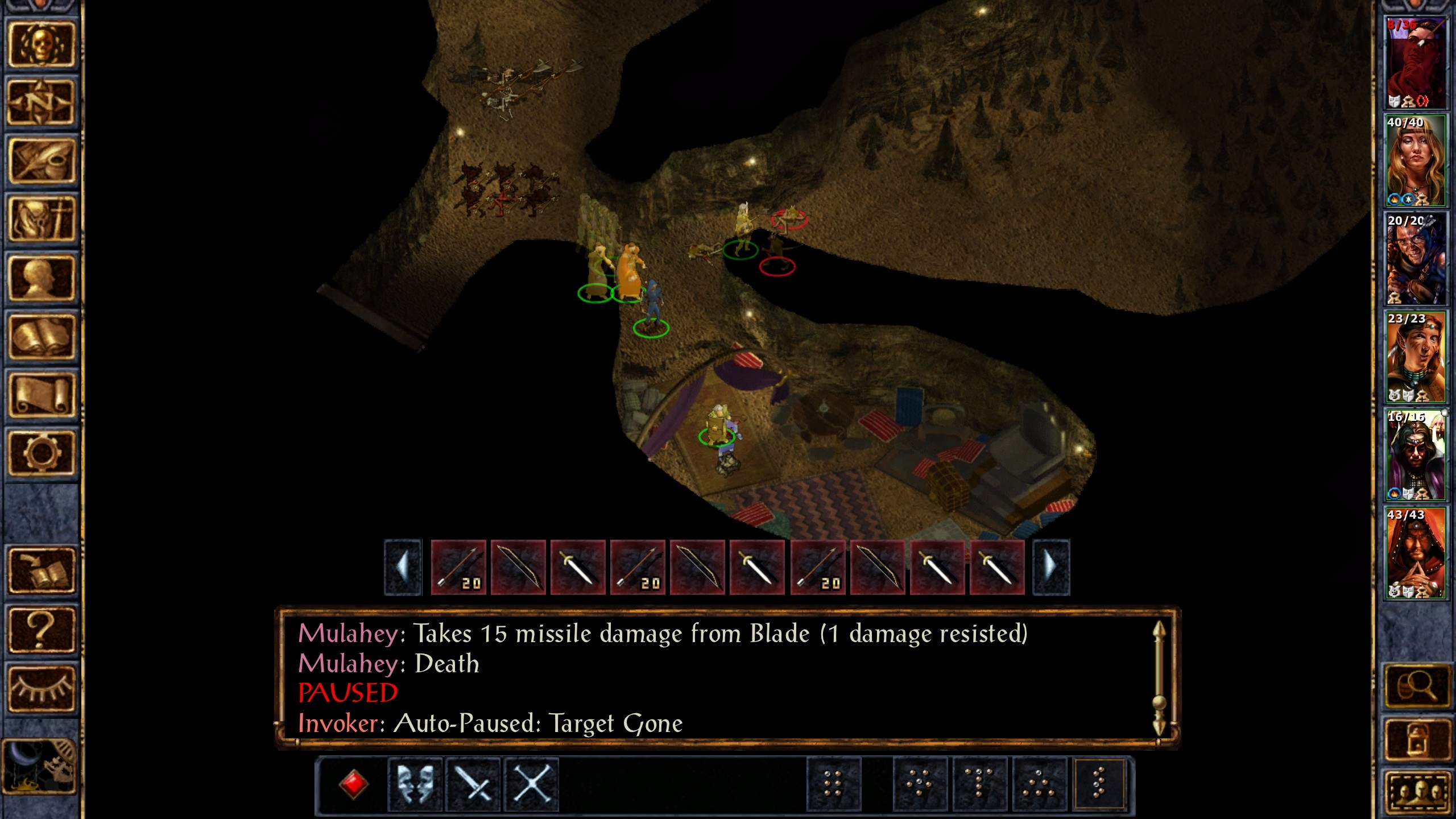Select the party portrait showing 23/23 health
This screenshot has height=819, width=1456.
(1416, 357)
